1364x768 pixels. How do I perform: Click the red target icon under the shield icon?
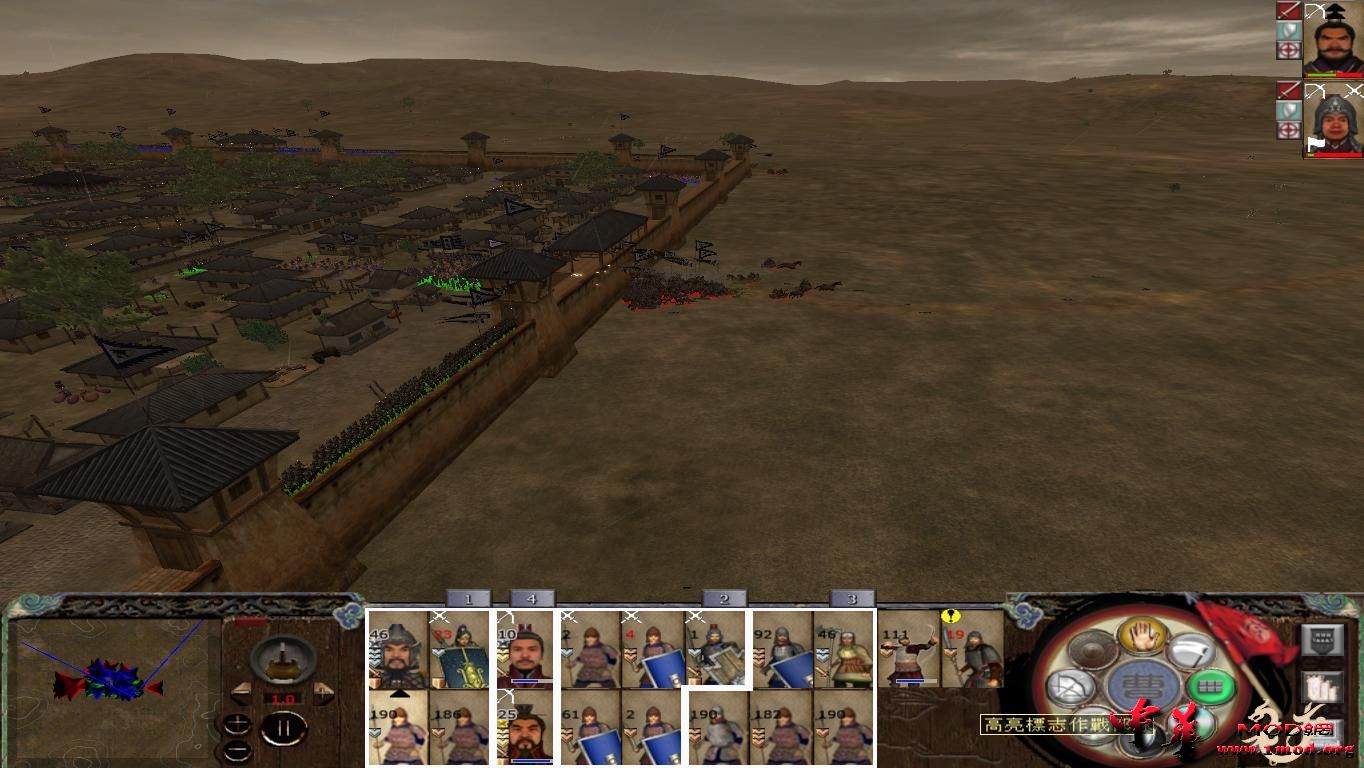point(1289,50)
